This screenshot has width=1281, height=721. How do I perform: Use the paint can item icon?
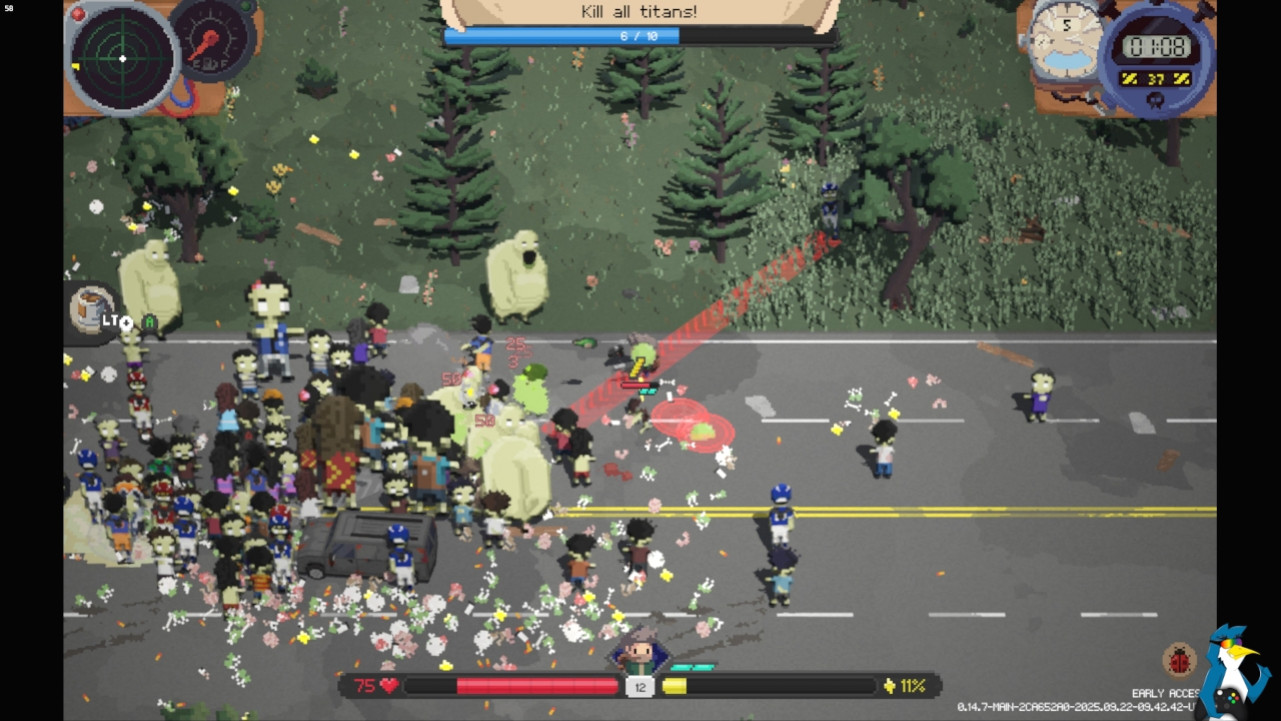91,308
